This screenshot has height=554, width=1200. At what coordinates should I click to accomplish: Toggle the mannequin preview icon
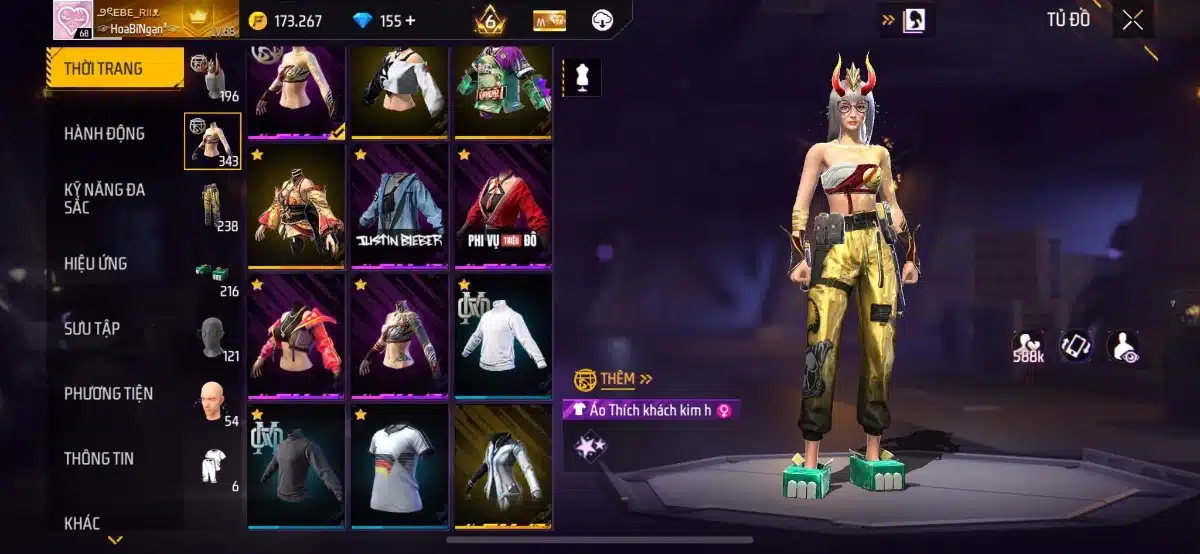click(x=582, y=77)
